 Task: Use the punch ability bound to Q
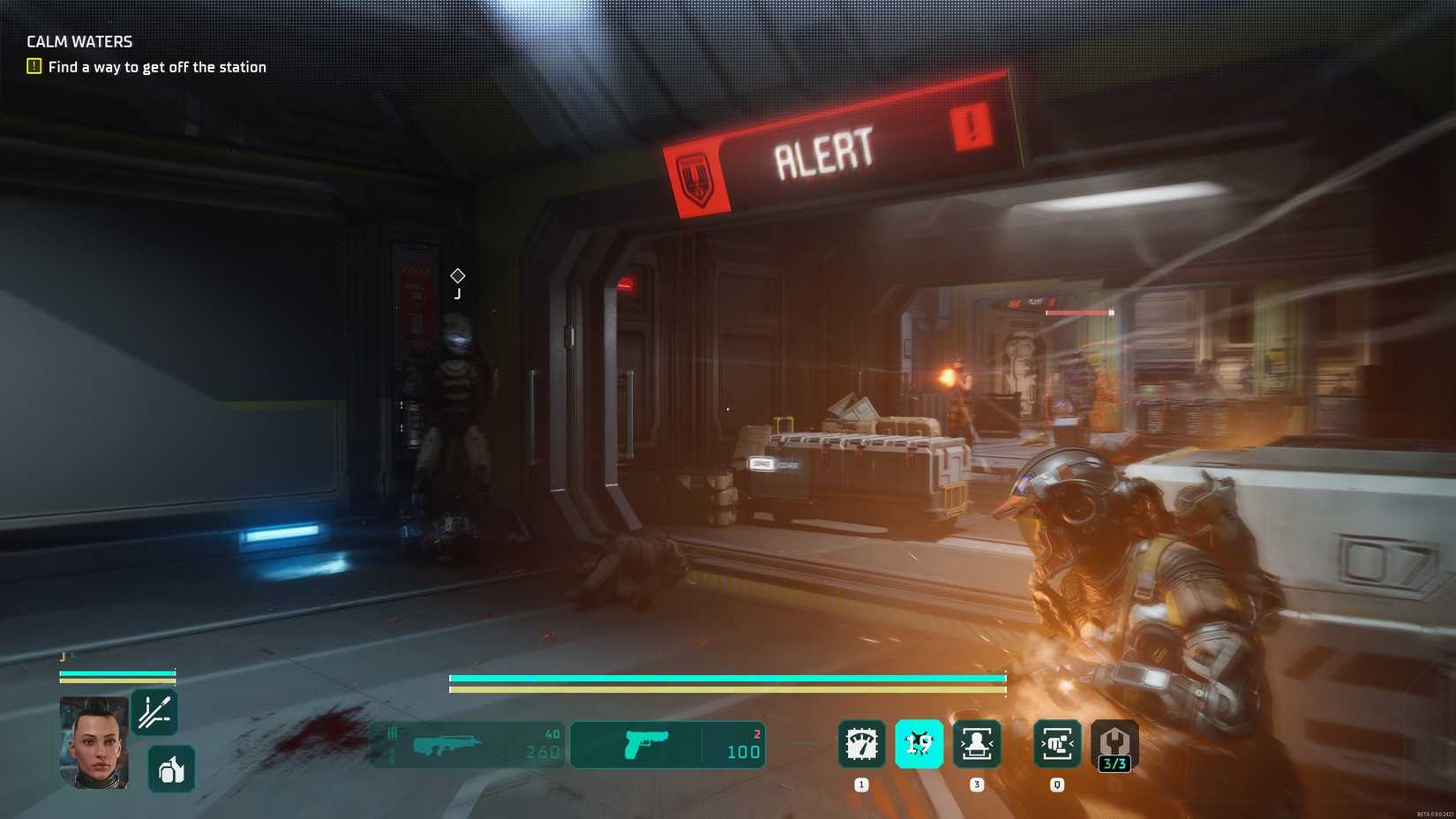coord(1055,744)
